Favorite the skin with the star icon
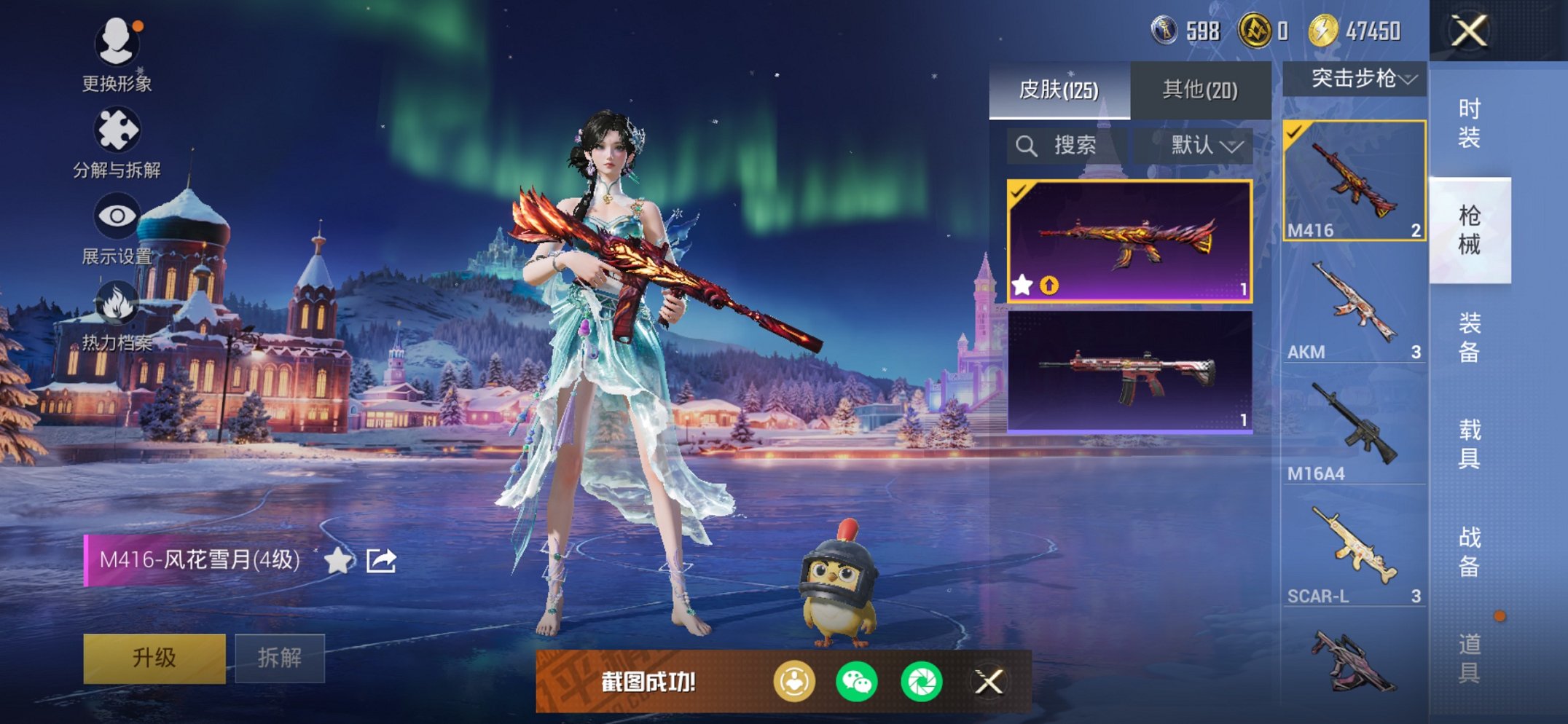Screen dimensions: 1568x724 click(x=338, y=560)
